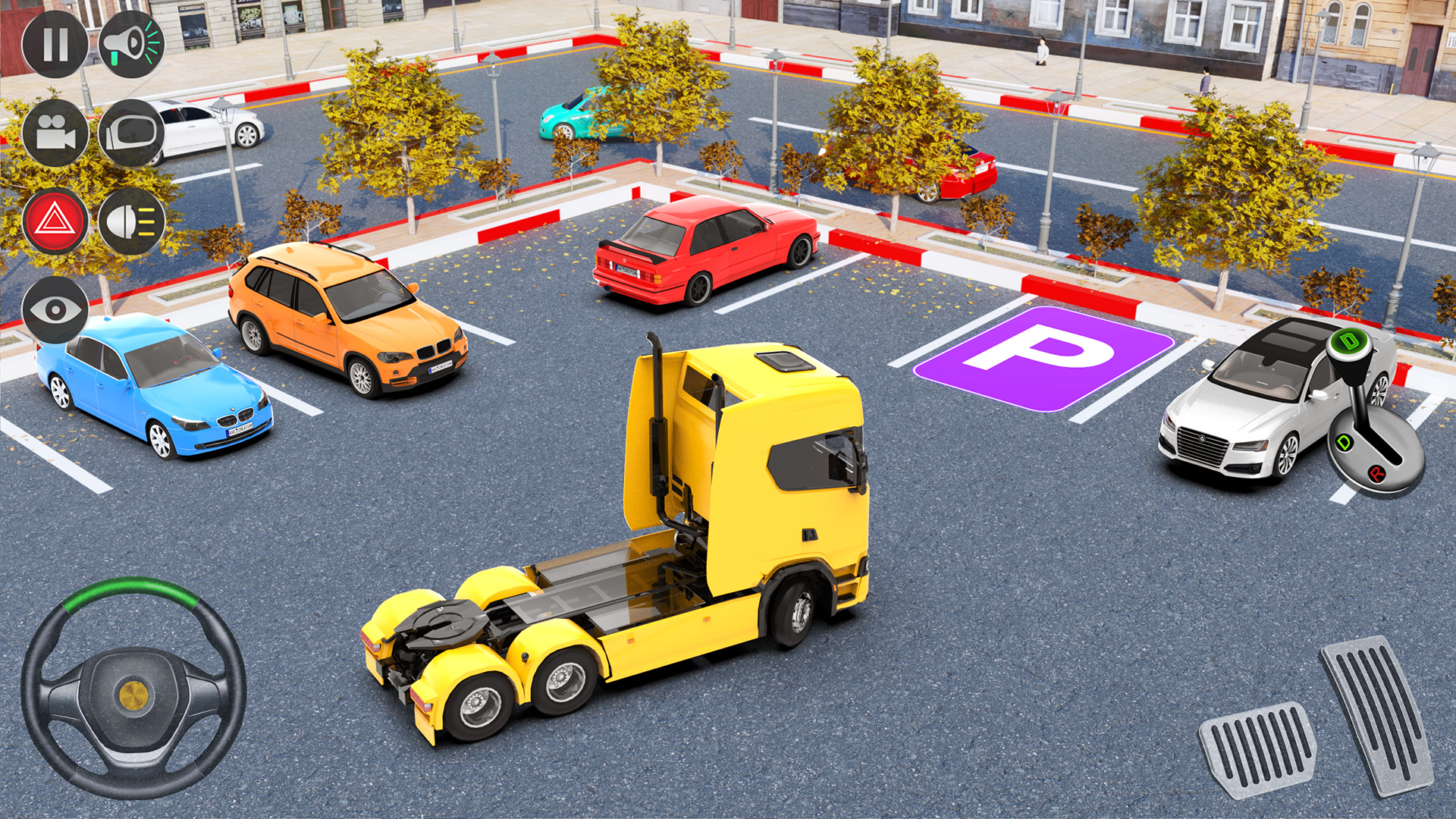Shift the gear lever to Reverse
Screen dimensions: 1456x819
(x=1376, y=475)
